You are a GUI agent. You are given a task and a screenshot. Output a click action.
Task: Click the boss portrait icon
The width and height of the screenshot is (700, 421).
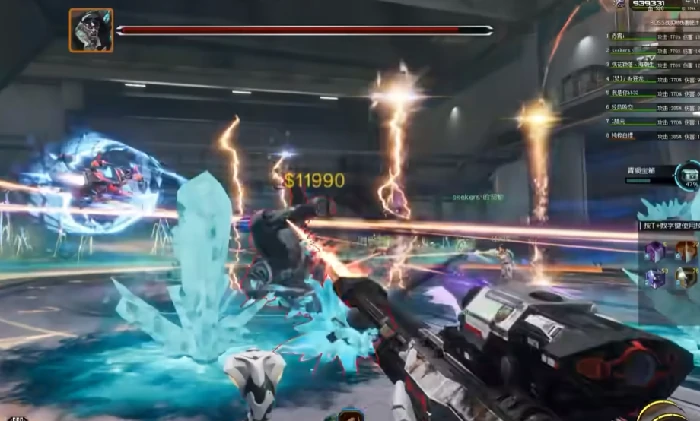[90, 30]
